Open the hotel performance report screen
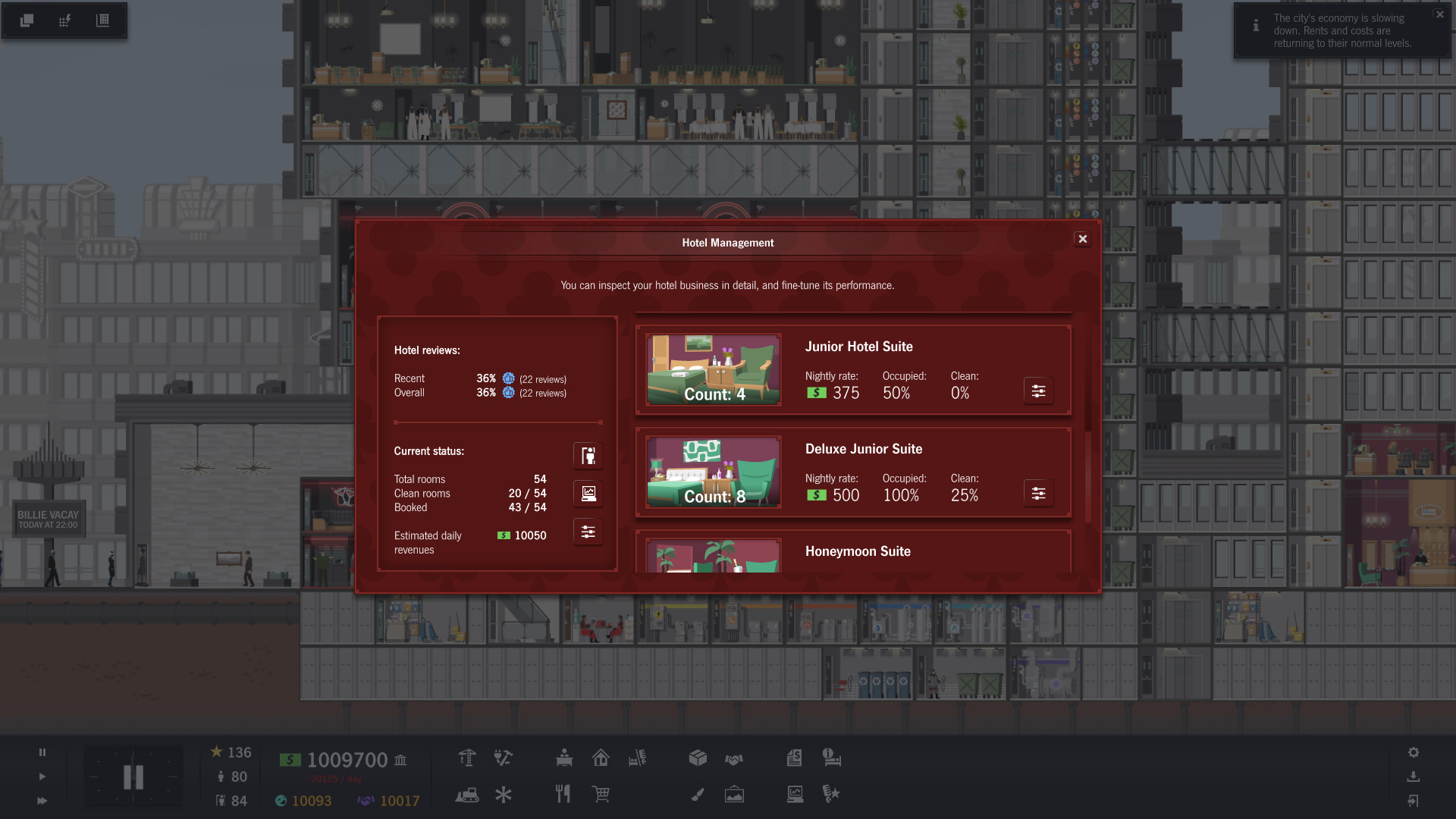This screenshot has height=819, width=1456. (588, 493)
